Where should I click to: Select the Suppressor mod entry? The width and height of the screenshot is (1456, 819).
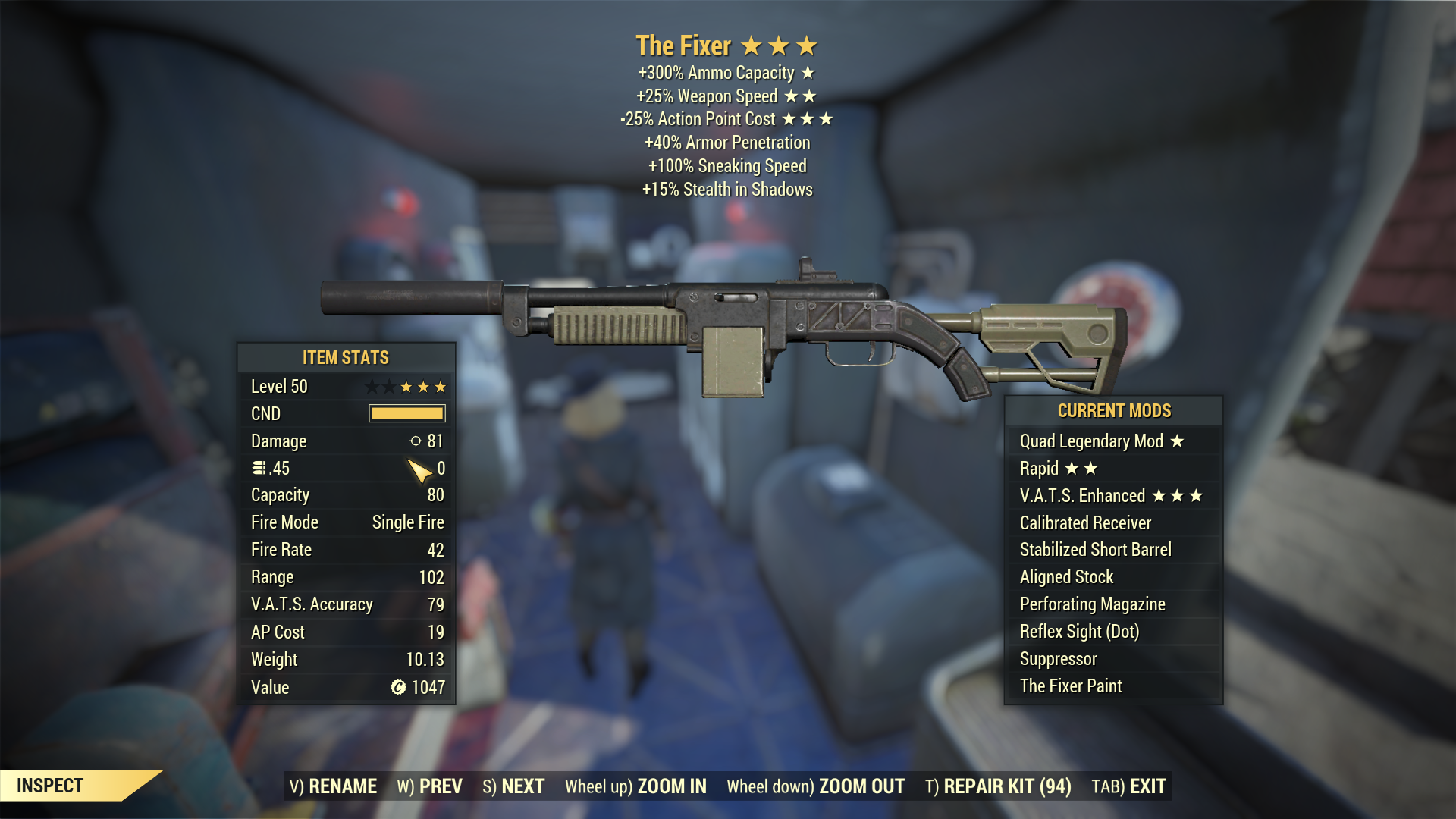[x=1058, y=658]
